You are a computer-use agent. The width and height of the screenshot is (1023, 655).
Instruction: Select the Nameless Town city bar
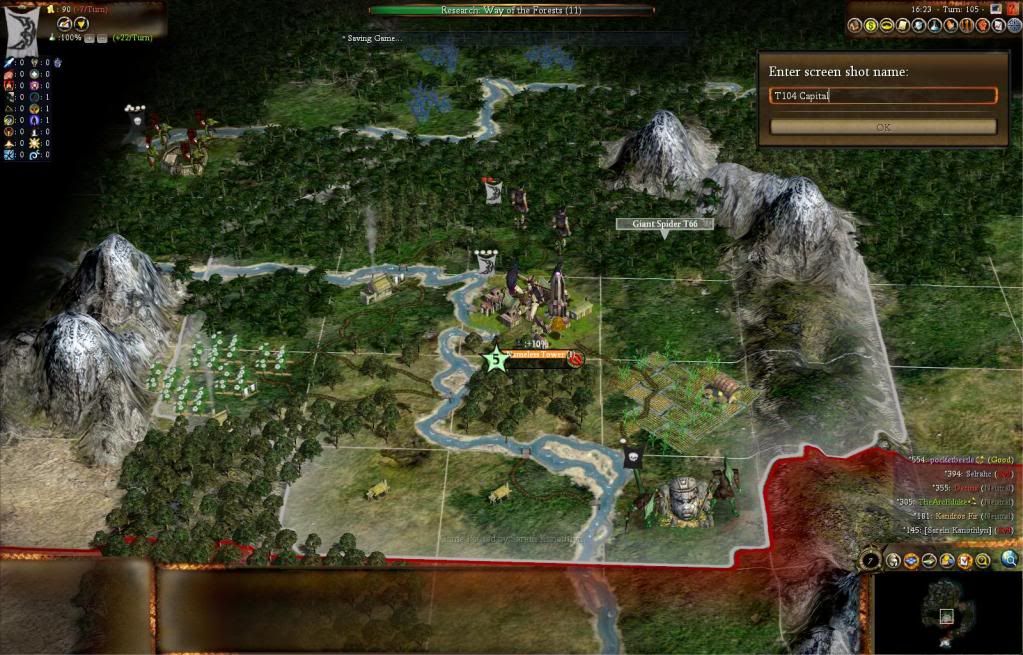[x=538, y=356]
